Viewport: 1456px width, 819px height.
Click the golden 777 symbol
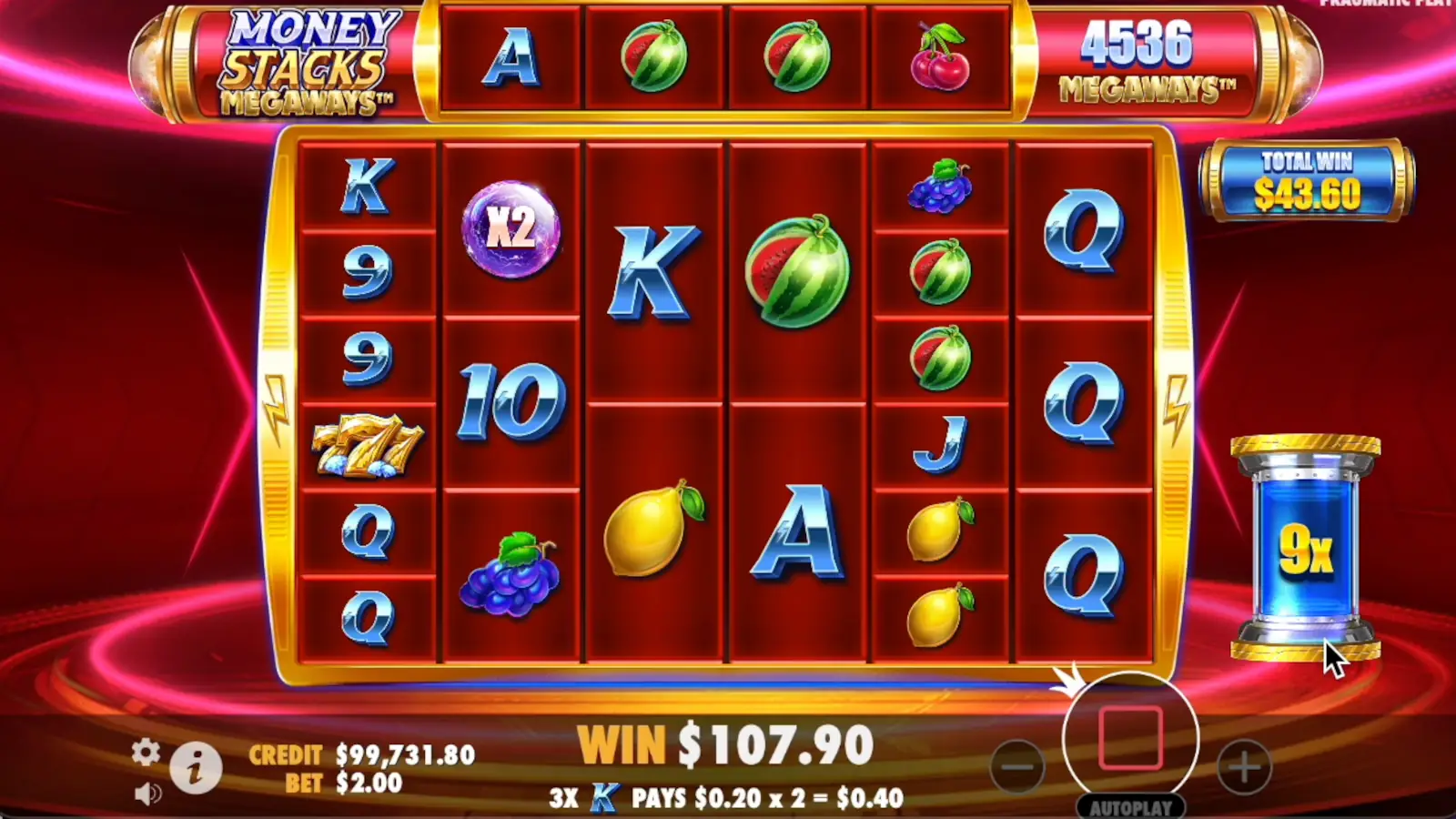tap(368, 446)
